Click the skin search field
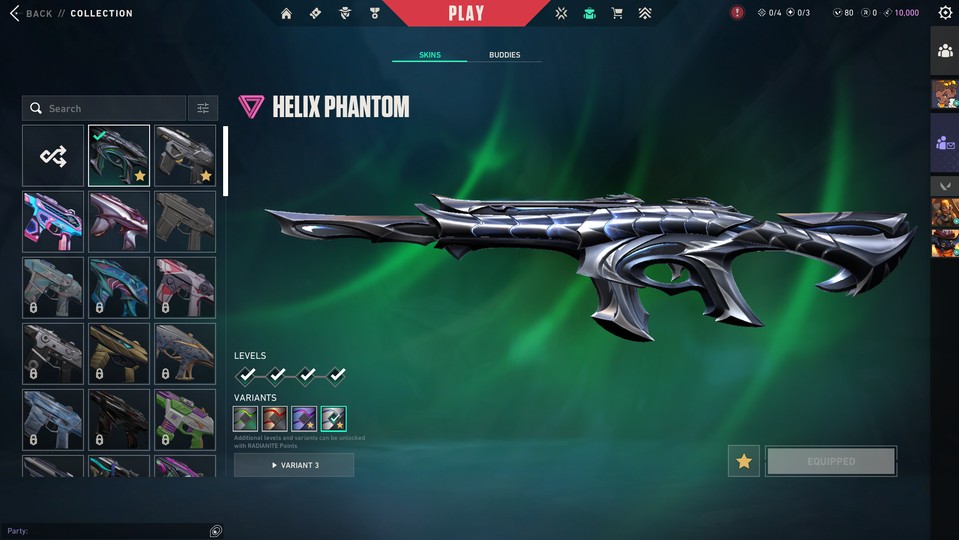 [105, 108]
